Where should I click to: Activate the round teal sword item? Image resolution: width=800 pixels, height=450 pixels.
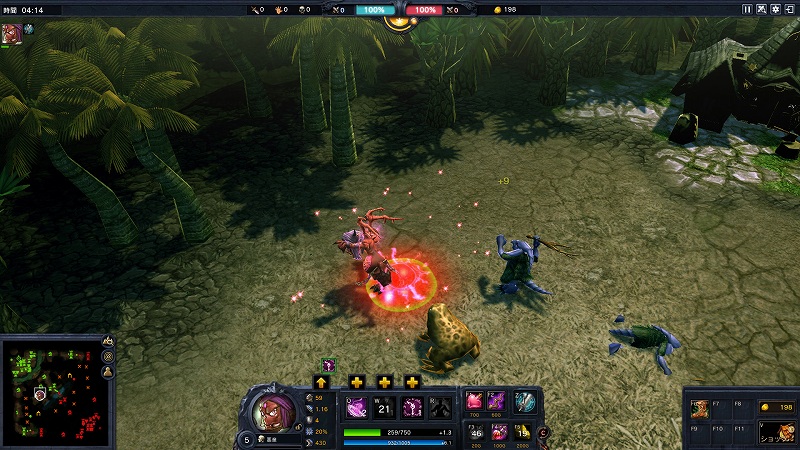(525, 401)
